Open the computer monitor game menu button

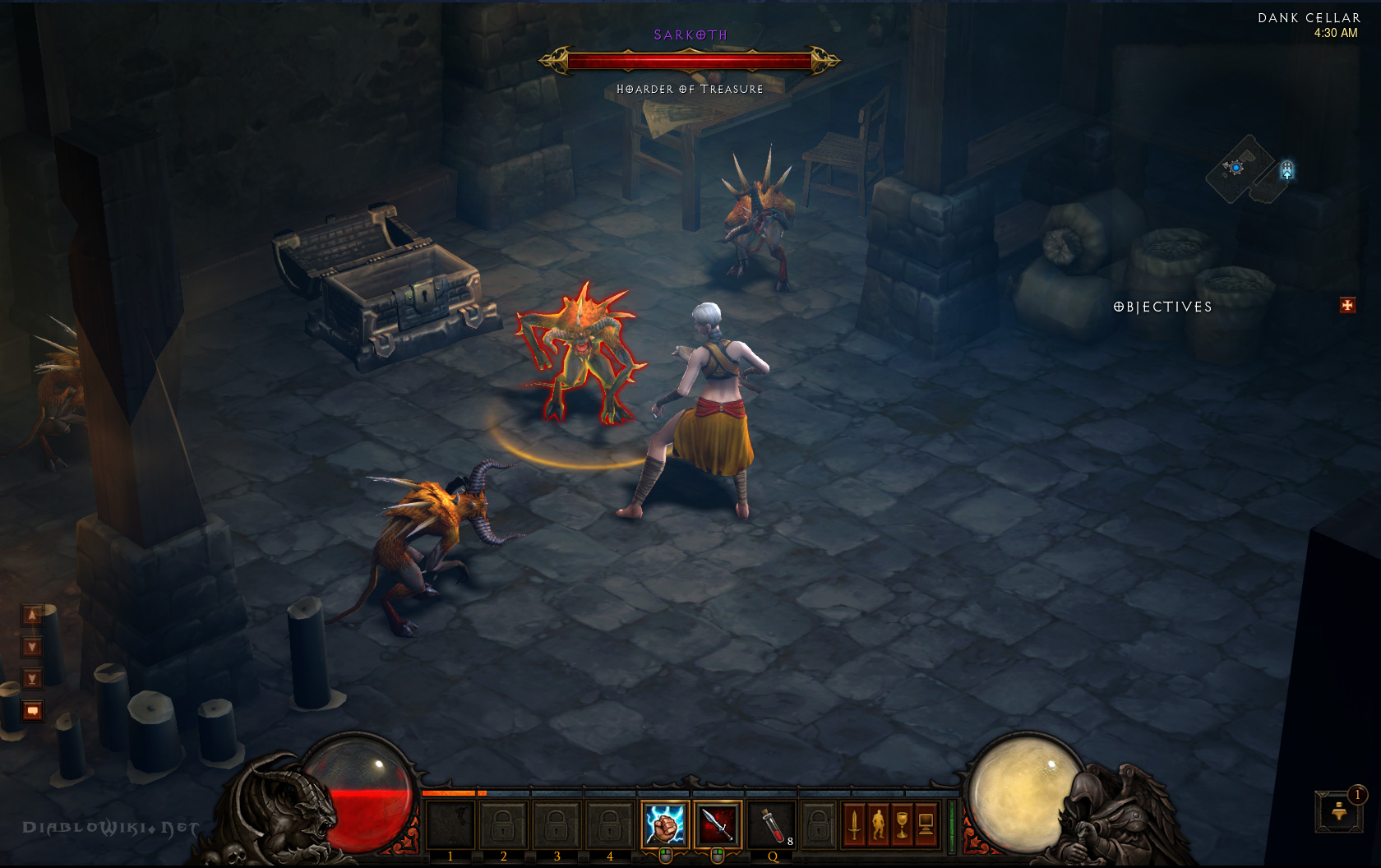point(926,824)
